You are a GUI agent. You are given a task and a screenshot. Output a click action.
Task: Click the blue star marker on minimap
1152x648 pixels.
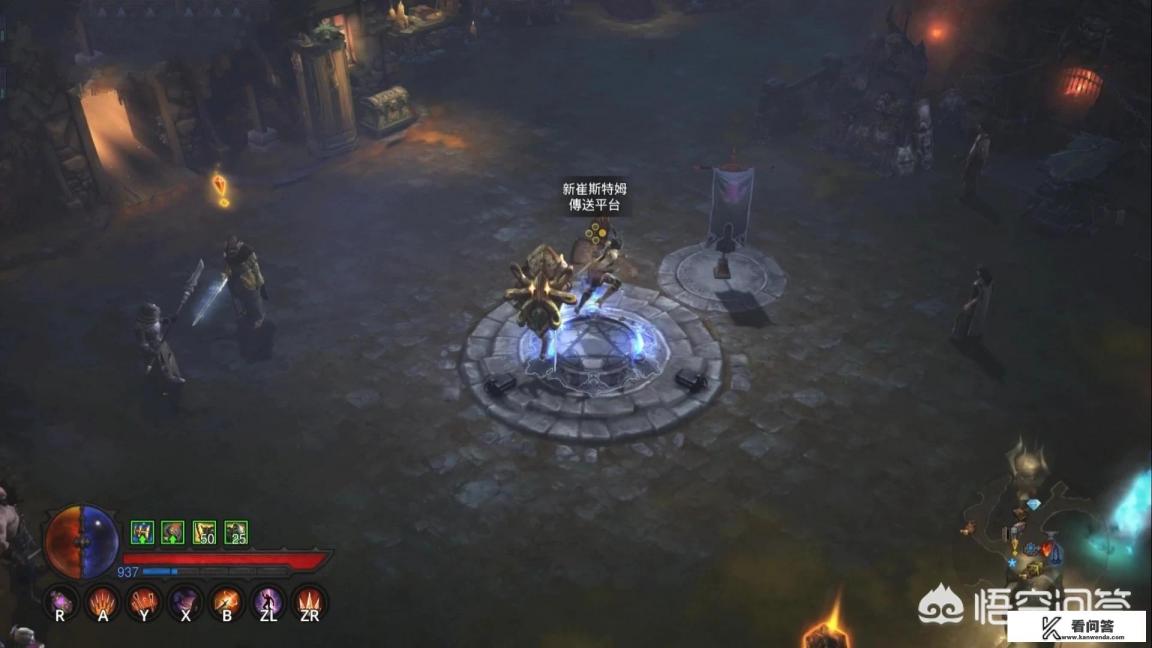point(1013,565)
